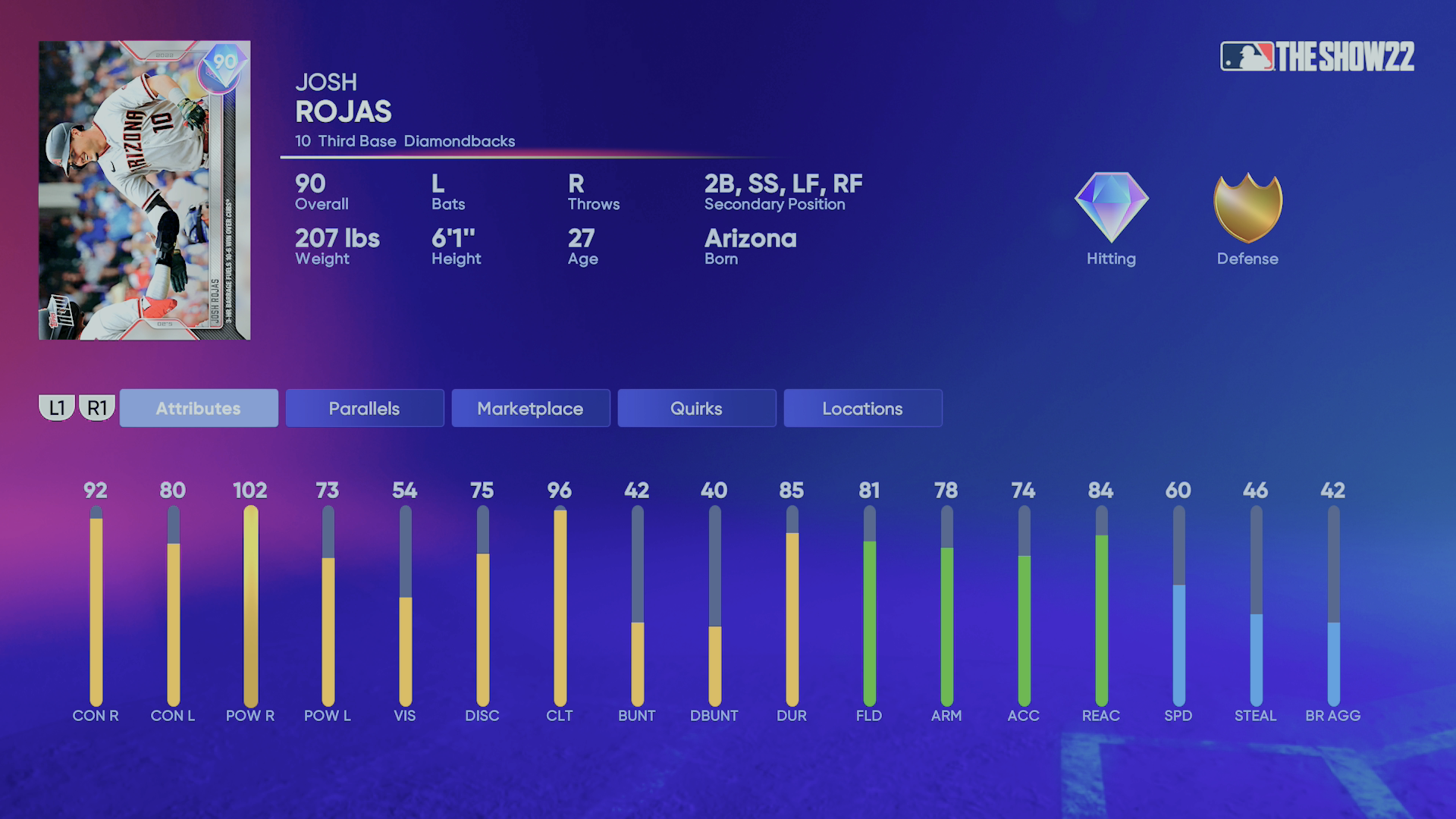Viewport: 1456px width, 819px height.
Task: Switch to the Attributes tab
Action: [x=199, y=408]
